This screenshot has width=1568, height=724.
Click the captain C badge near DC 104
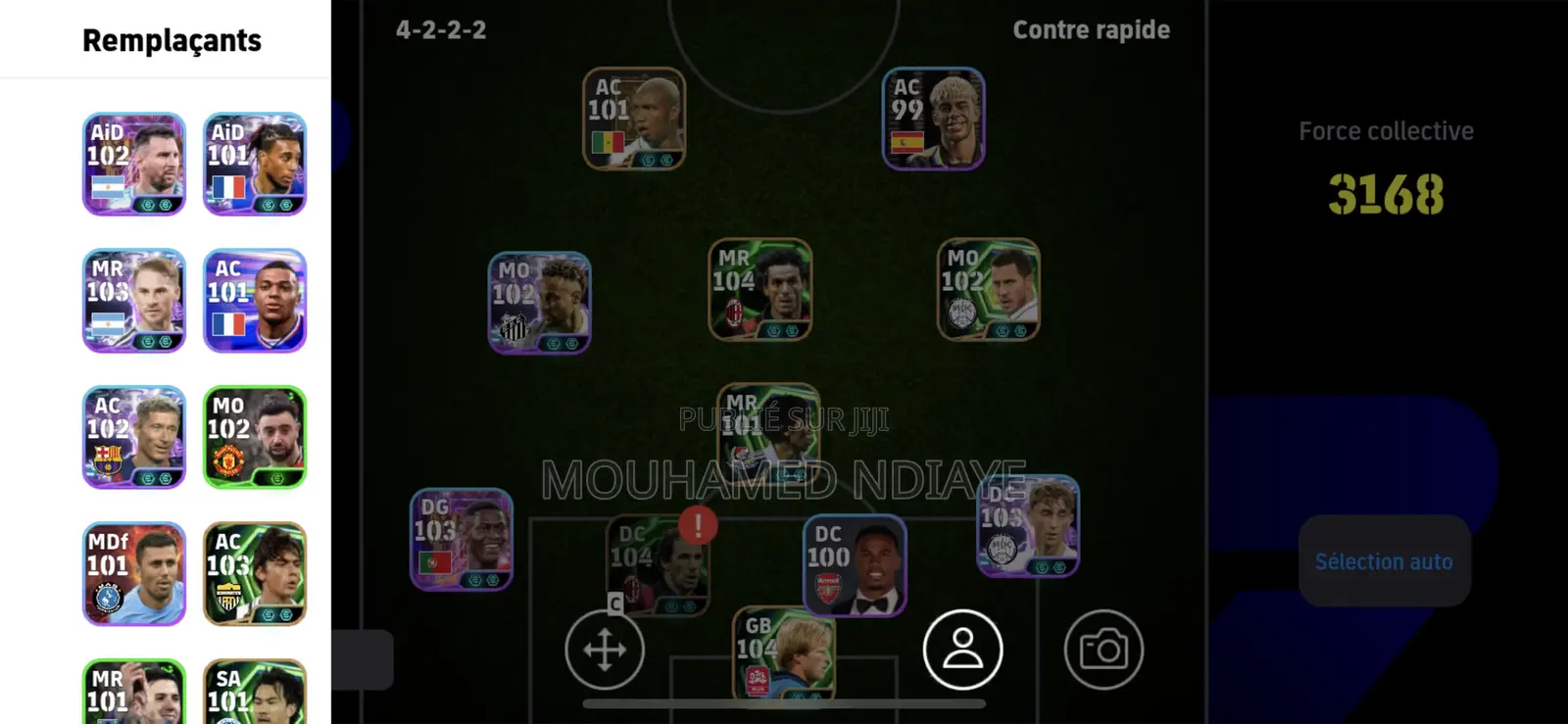613,604
